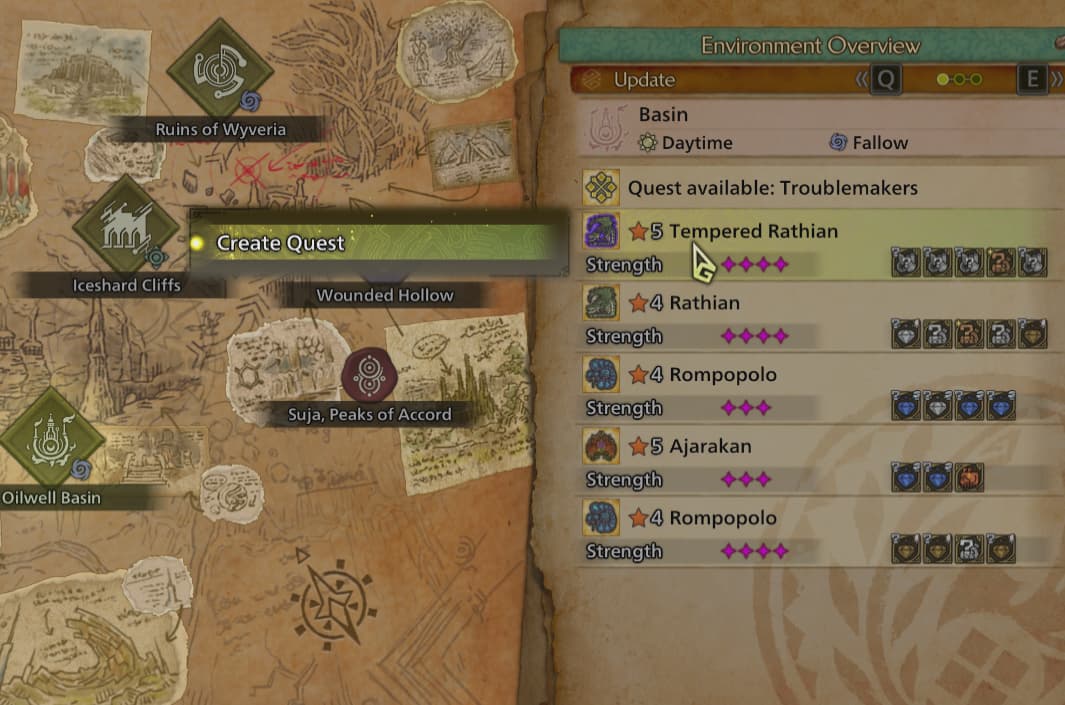
Task: Choose the Tempered Rathian entry
Action: 754,232
